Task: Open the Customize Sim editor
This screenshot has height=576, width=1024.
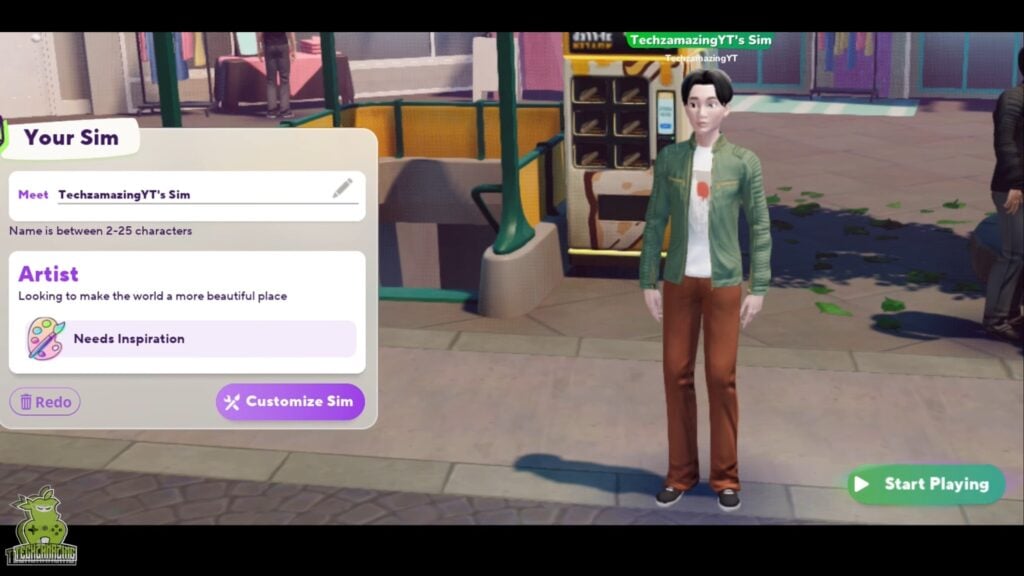Action: tap(290, 402)
